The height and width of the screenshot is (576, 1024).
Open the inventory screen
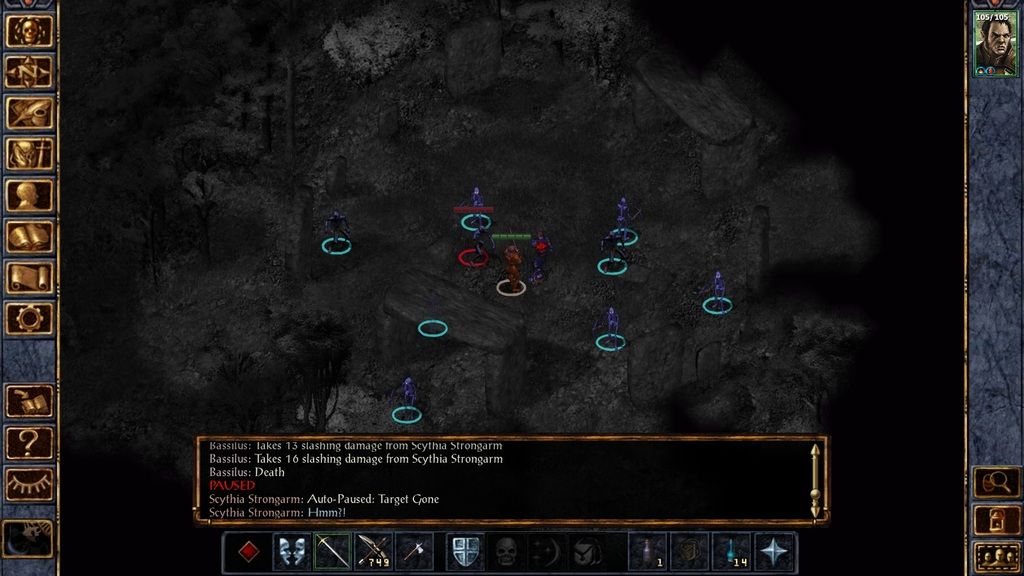(x=29, y=153)
